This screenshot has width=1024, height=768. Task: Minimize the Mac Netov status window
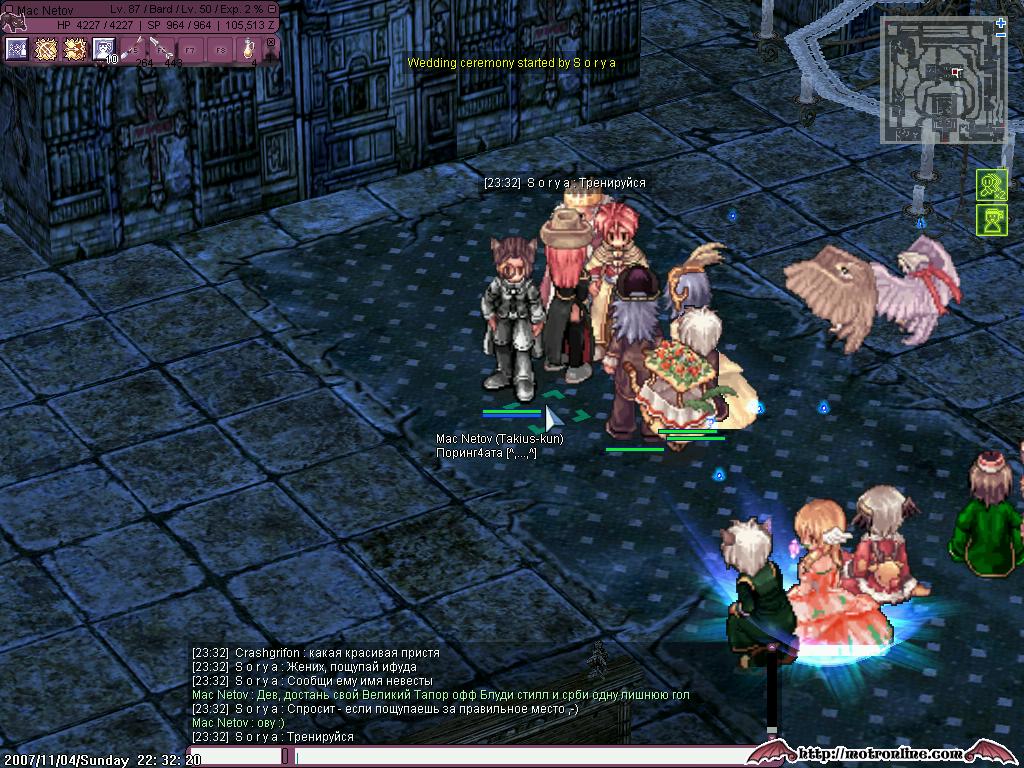click(272, 9)
